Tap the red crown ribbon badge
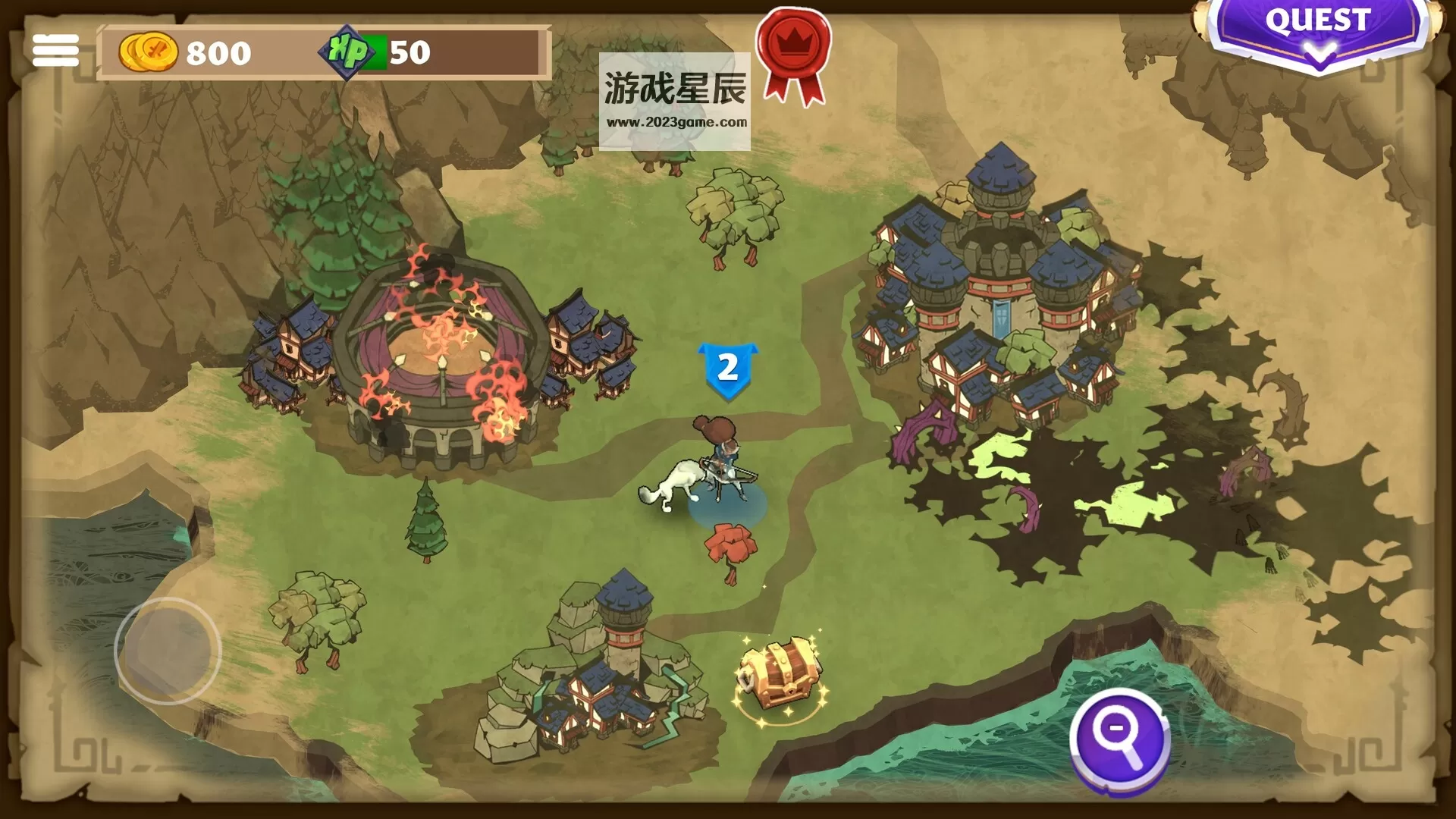Image resolution: width=1456 pixels, height=819 pixels. 793,53
